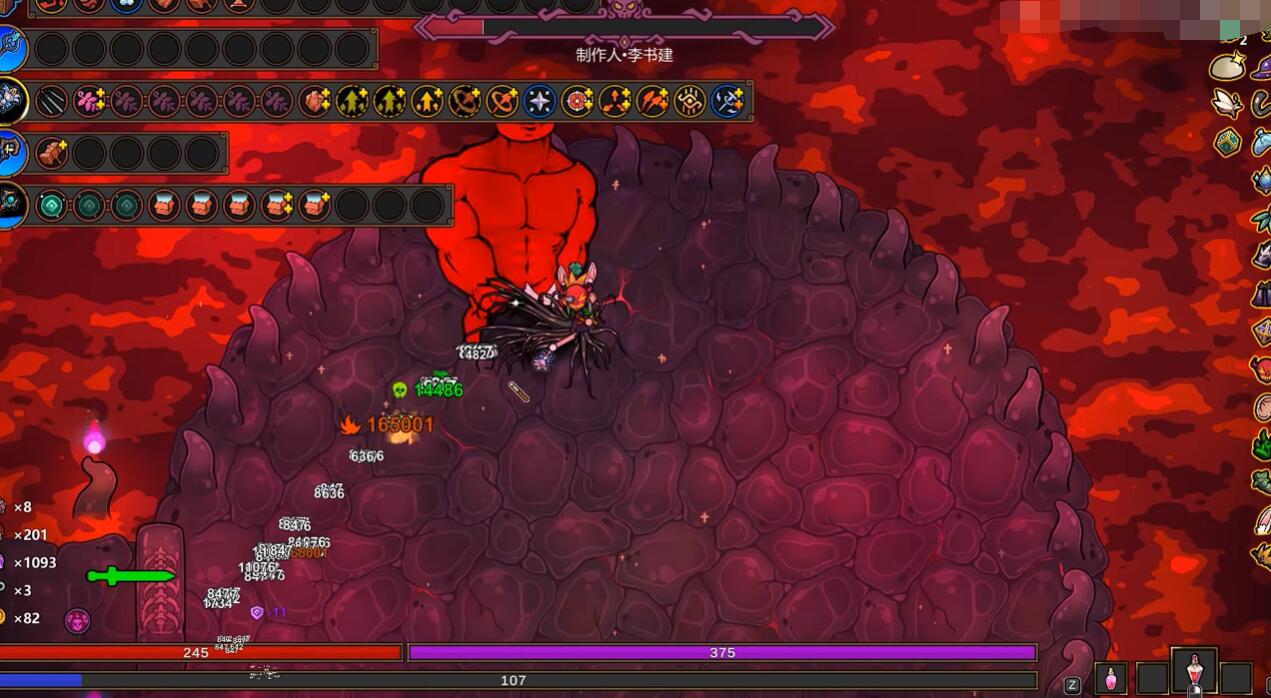
Task: Select the cream blob relic icon
Action: [1227, 68]
